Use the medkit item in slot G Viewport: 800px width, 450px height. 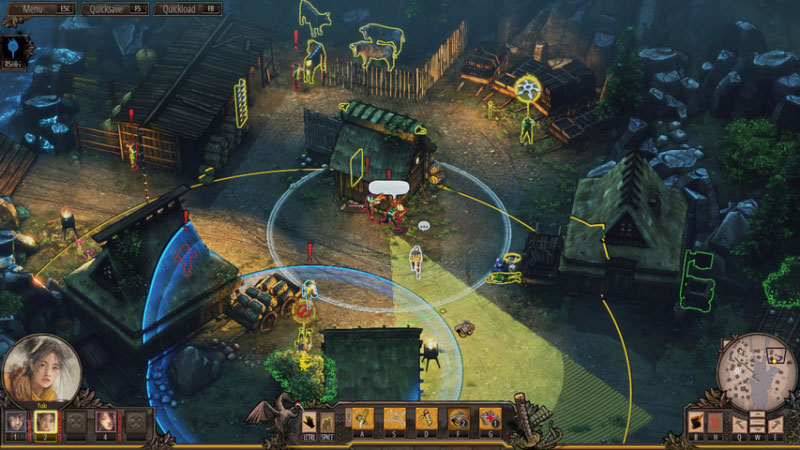[490, 419]
